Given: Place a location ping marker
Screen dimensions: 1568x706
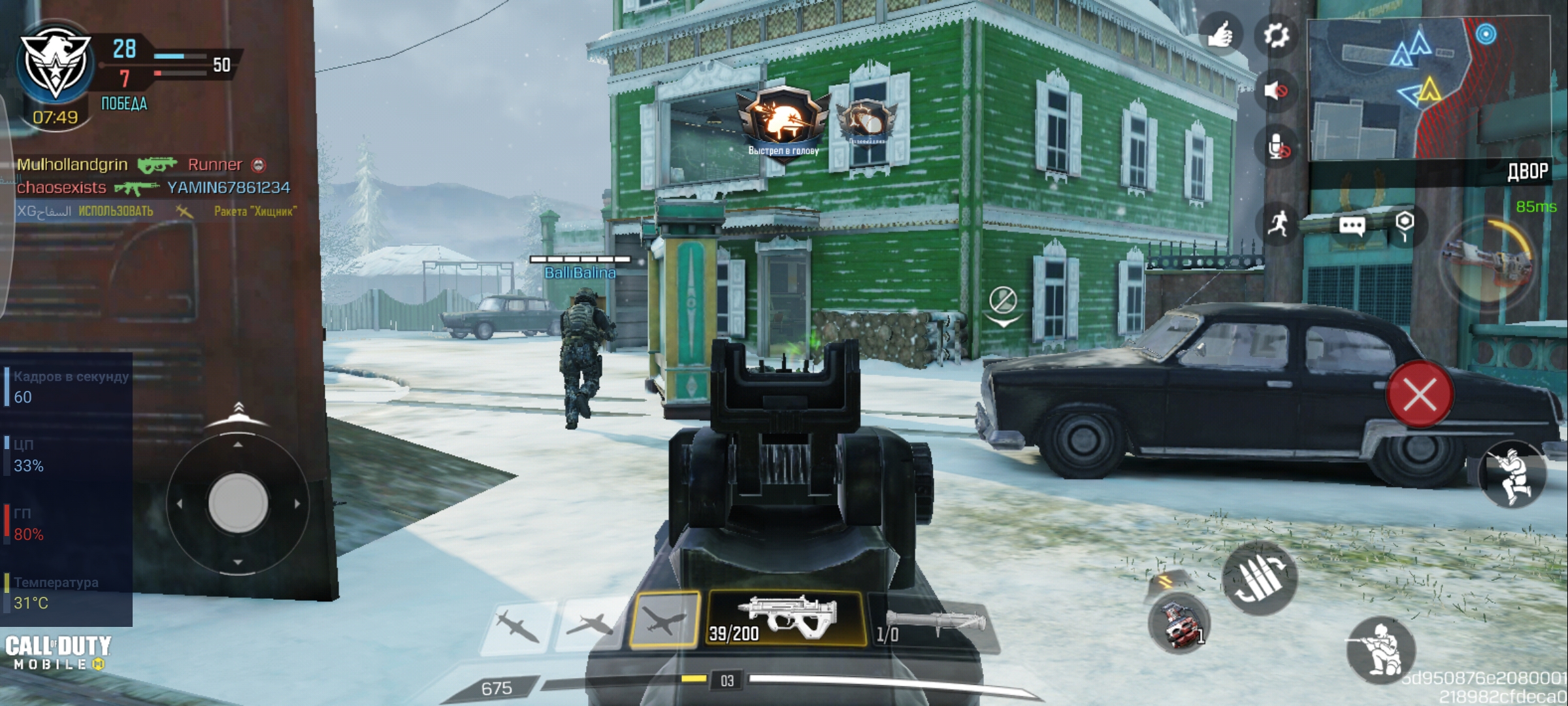Looking at the screenshot, I should pos(1405,224).
